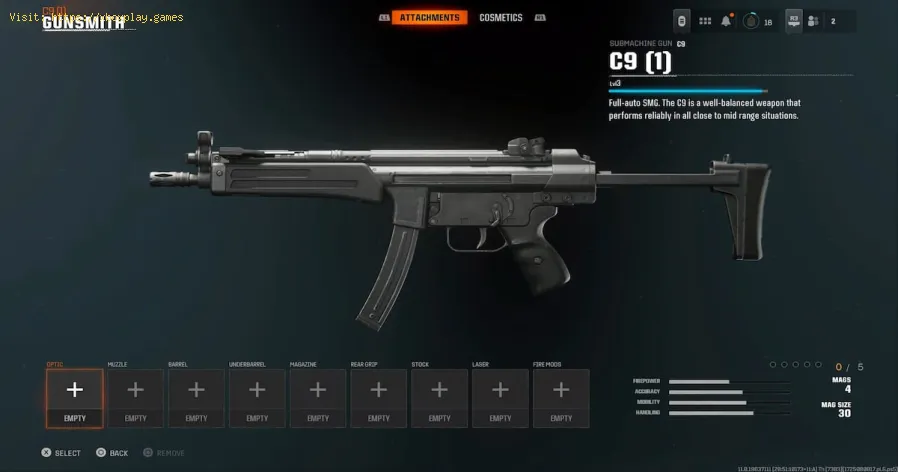Choose the Muzzle attachment slot

(135, 398)
